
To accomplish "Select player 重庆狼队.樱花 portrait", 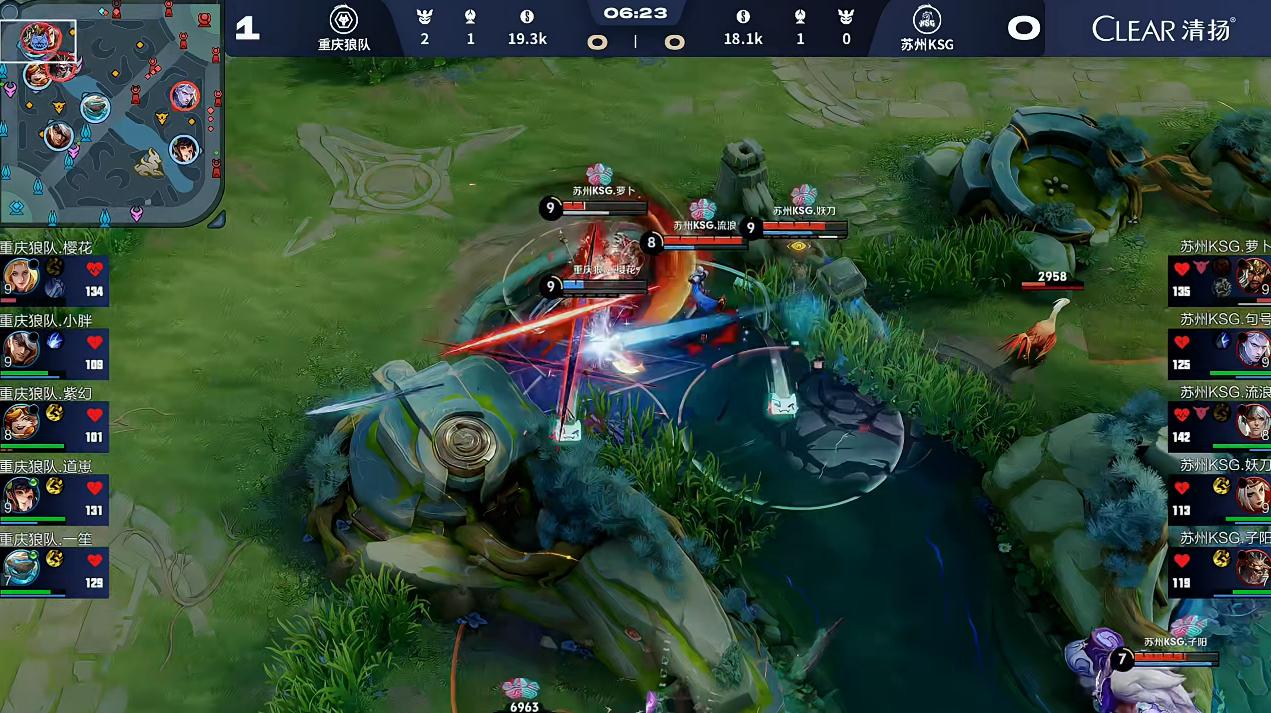I will click(x=20, y=276).
